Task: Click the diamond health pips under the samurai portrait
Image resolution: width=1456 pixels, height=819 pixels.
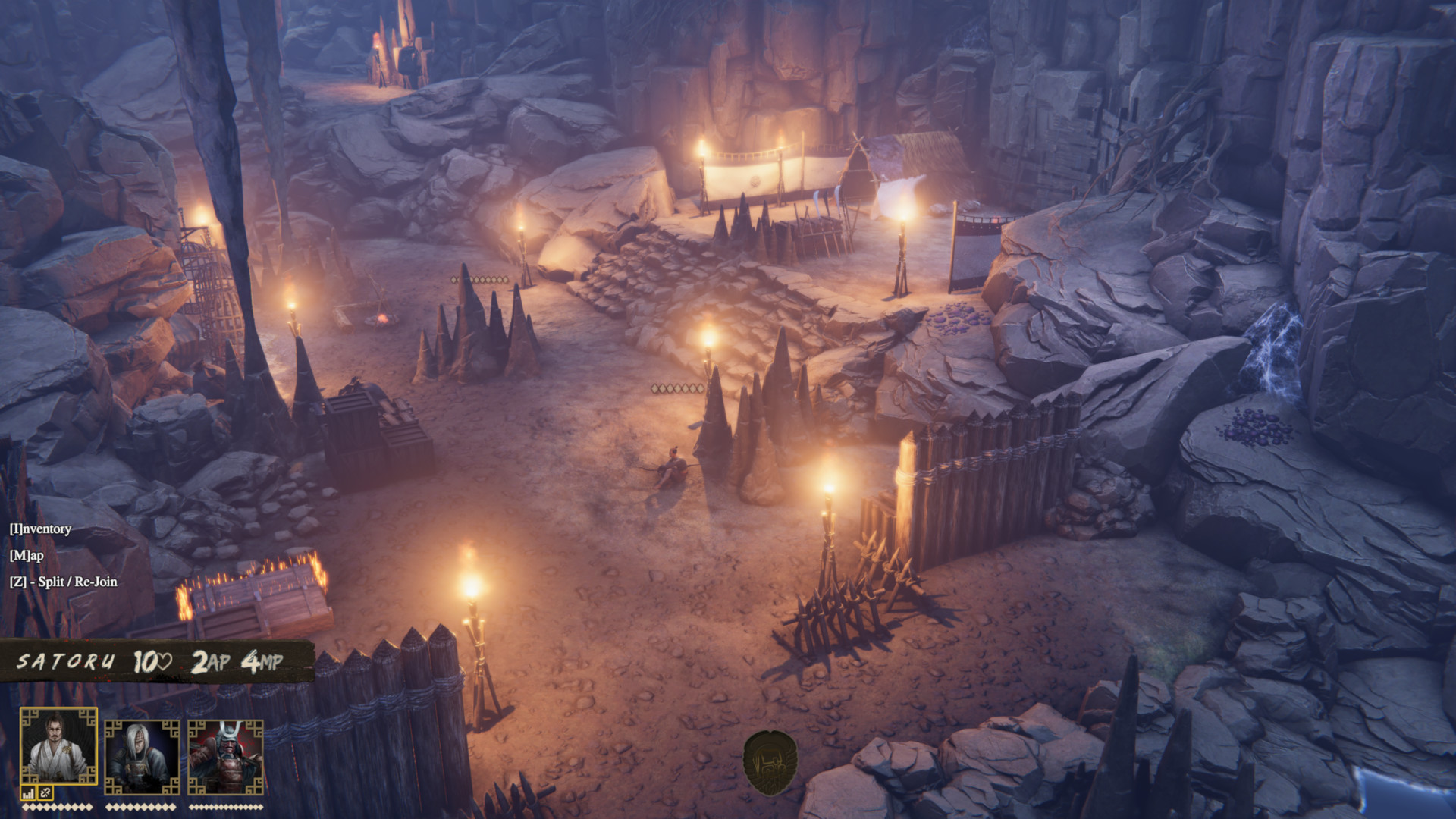Action: [227, 806]
